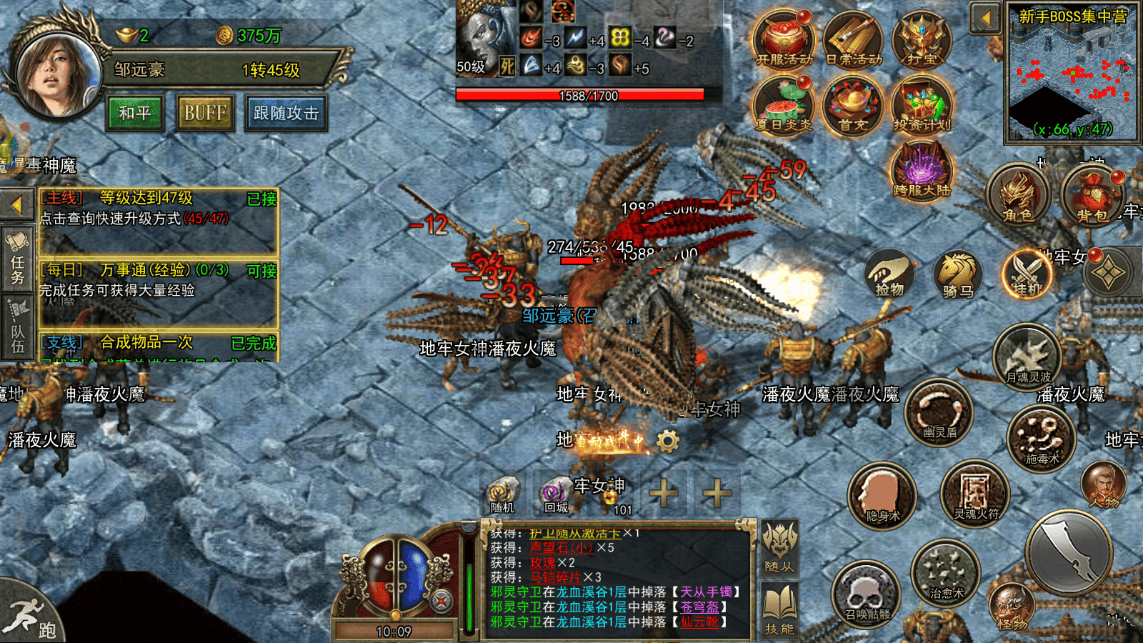Open the 开服活动 server launch events

(x=783, y=40)
